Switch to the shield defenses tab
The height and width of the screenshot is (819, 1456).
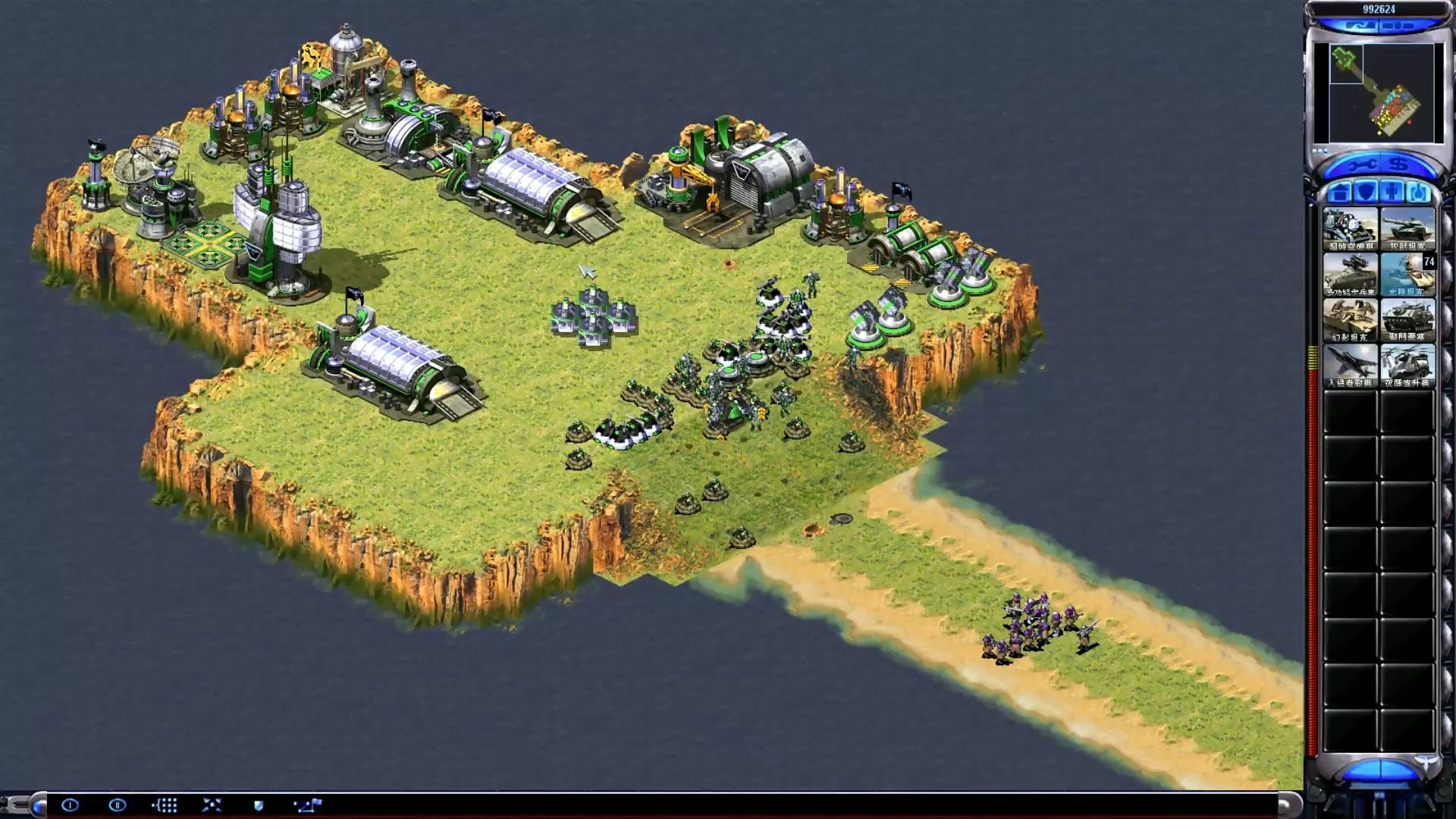pyautogui.click(x=1366, y=192)
